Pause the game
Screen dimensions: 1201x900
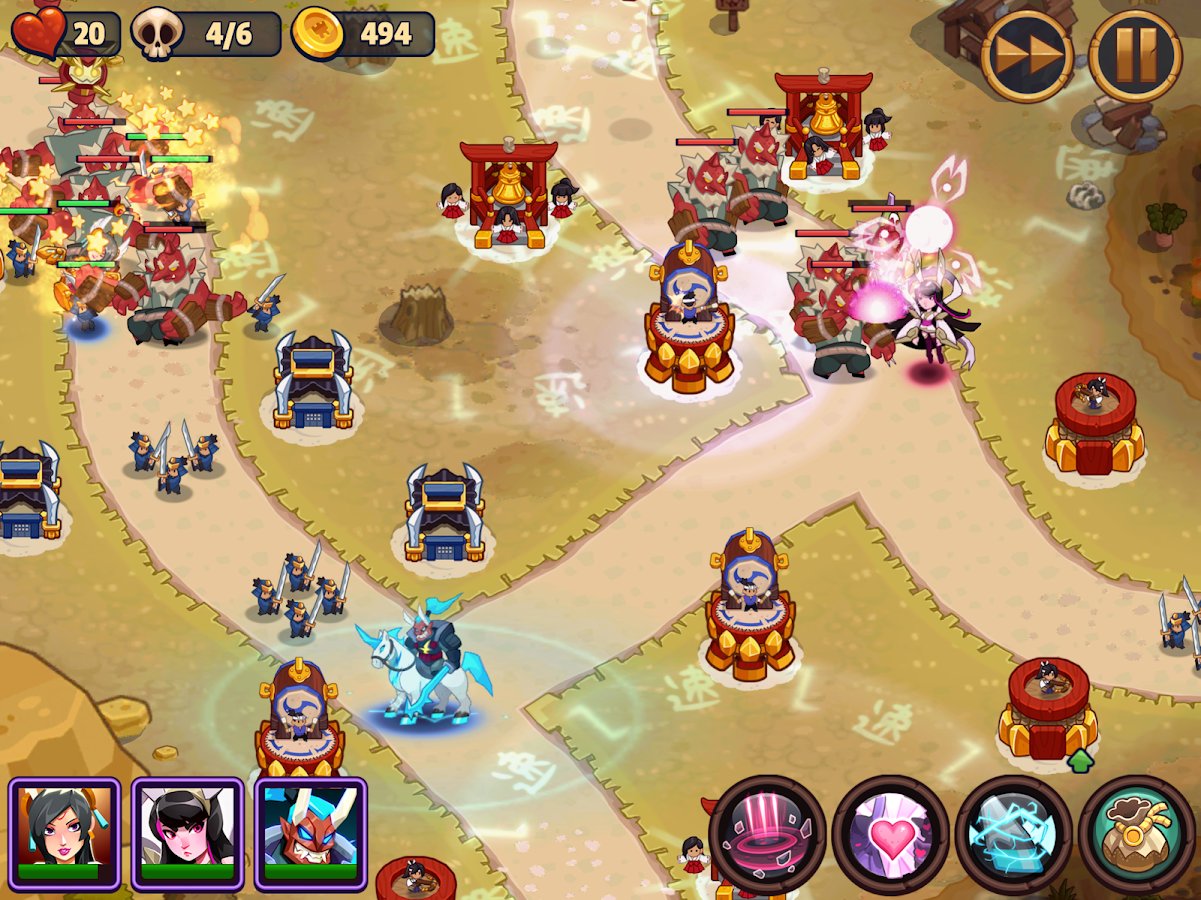click(1135, 55)
